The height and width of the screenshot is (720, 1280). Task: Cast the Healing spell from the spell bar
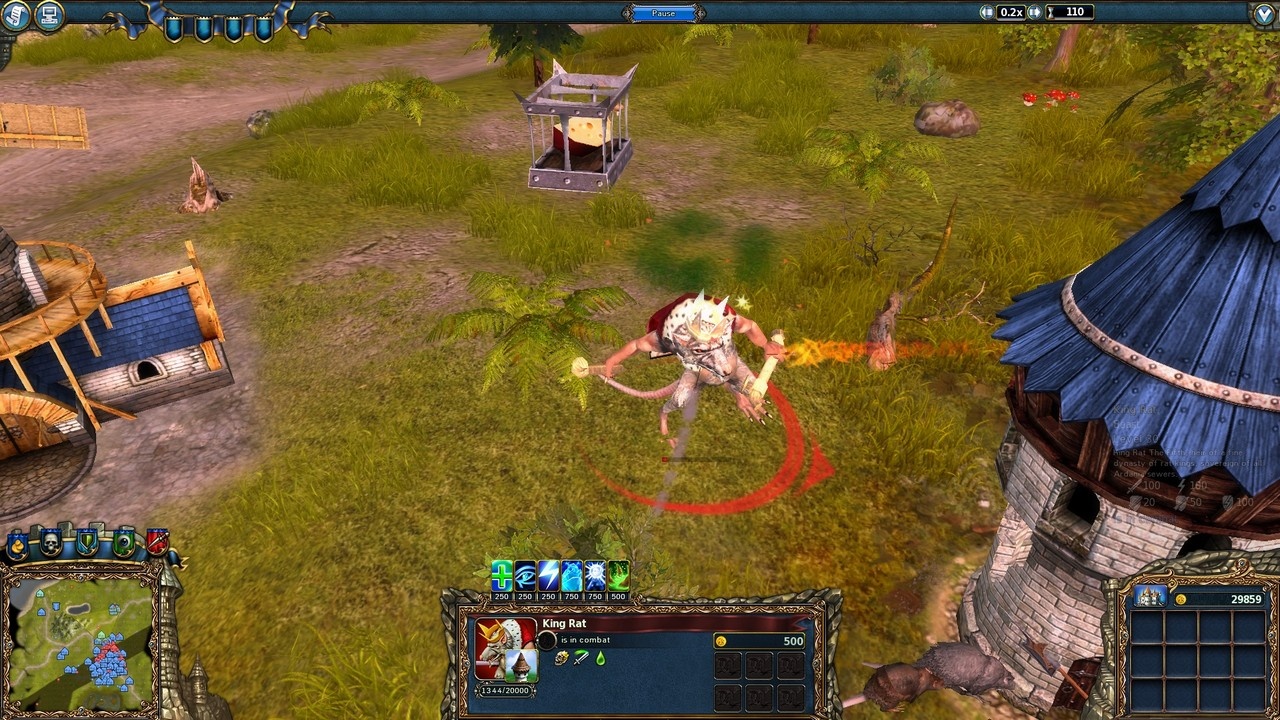[502, 574]
